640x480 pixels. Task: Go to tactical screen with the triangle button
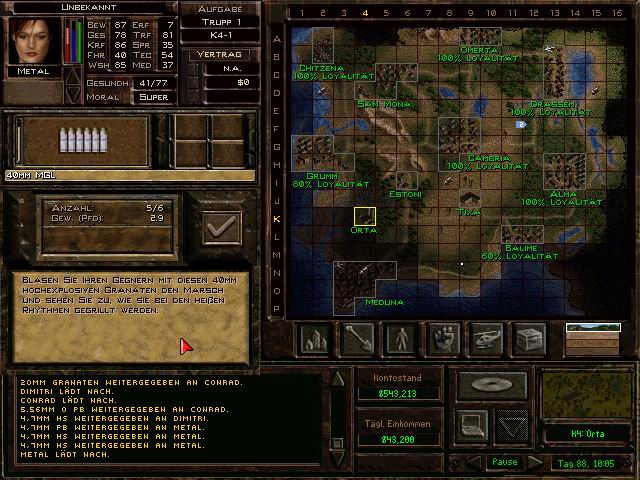tap(511, 426)
